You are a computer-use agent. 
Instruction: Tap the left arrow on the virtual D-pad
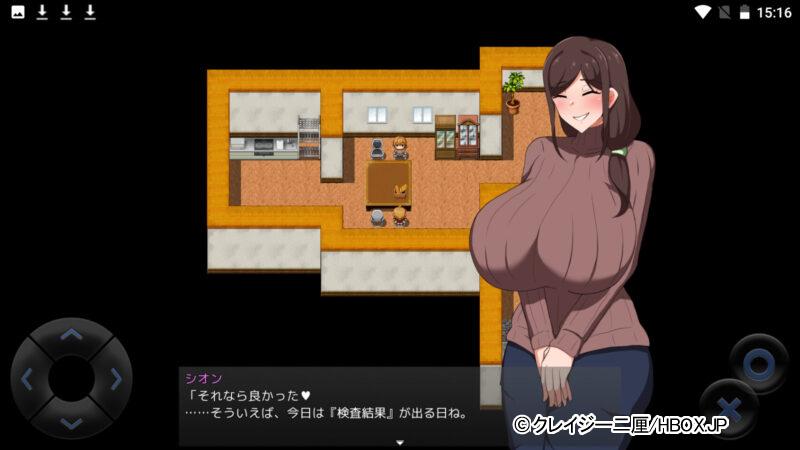pos(27,379)
